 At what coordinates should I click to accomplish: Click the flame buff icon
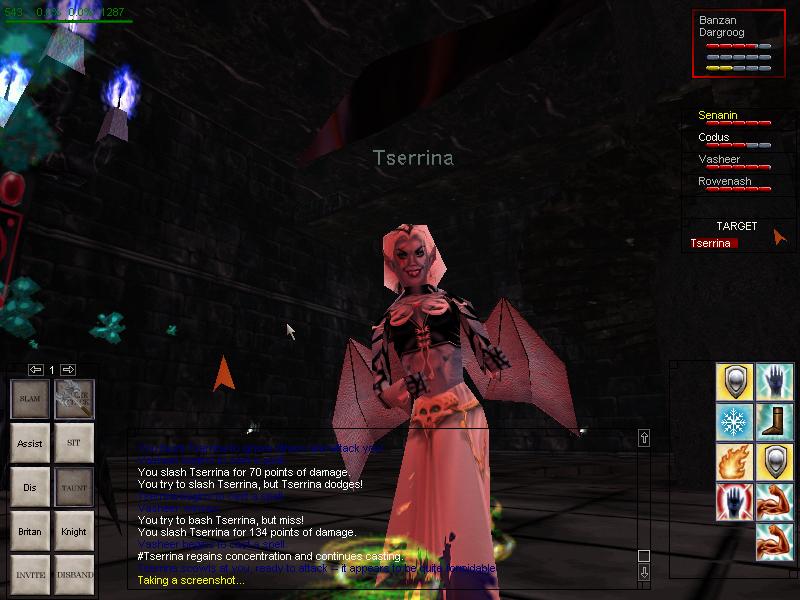coord(734,461)
